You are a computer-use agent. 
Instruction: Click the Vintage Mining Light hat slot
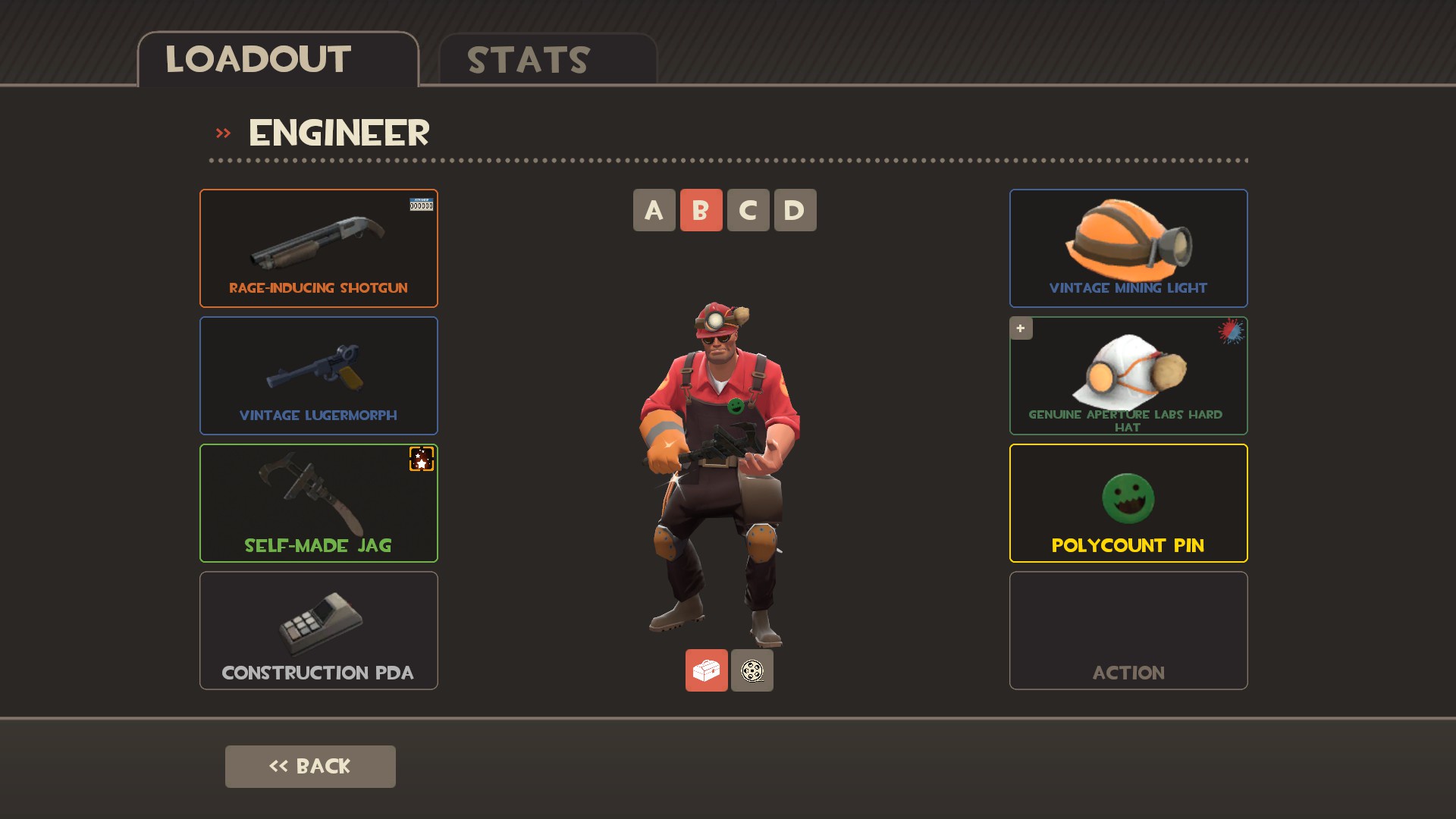click(x=1128, y=248)
